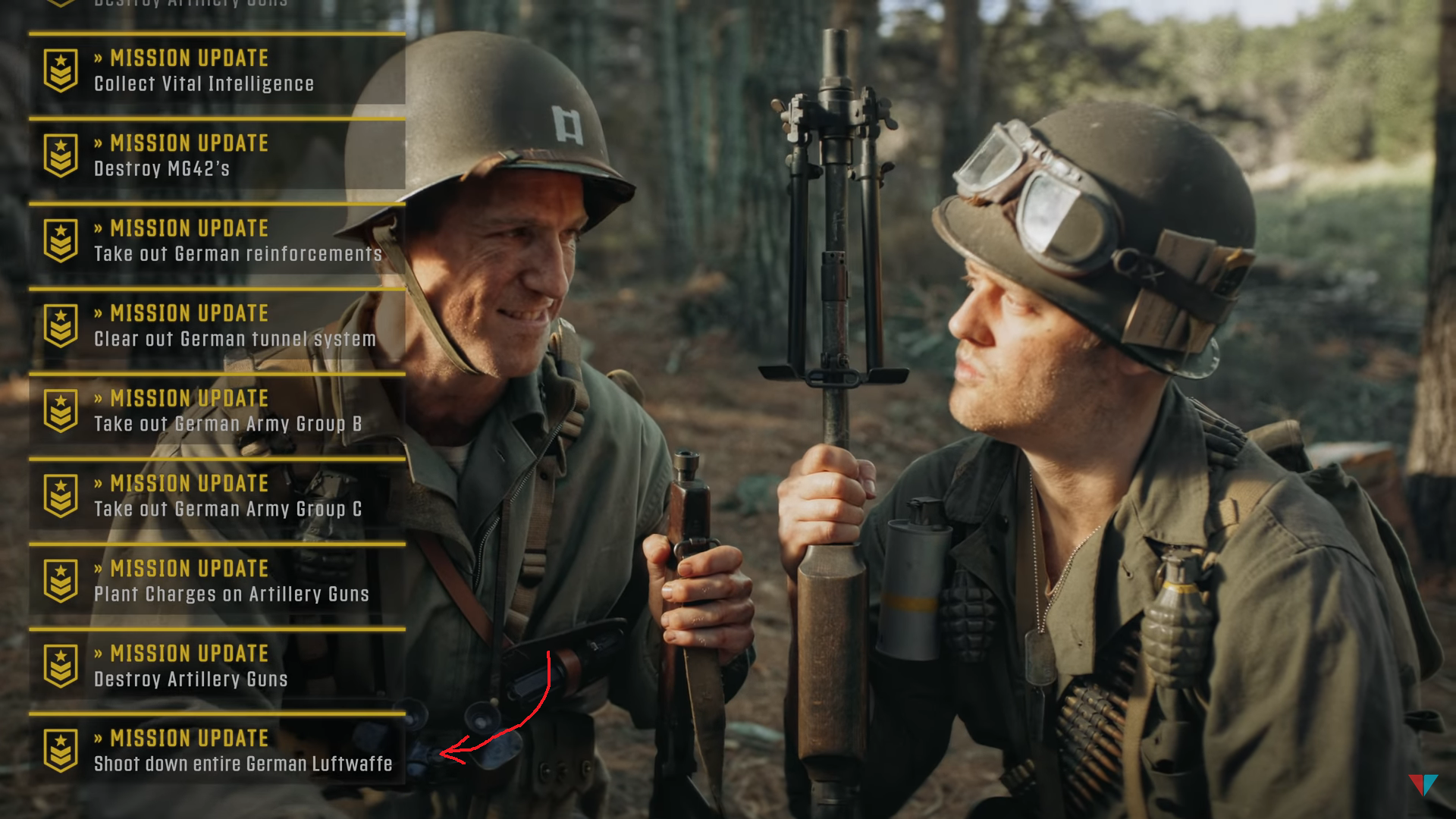Image resolution: width=1456 pixels, height=819 pixels.
Task: Click the Take out German reinforcements objective
Action: click(x=216, y=240)
